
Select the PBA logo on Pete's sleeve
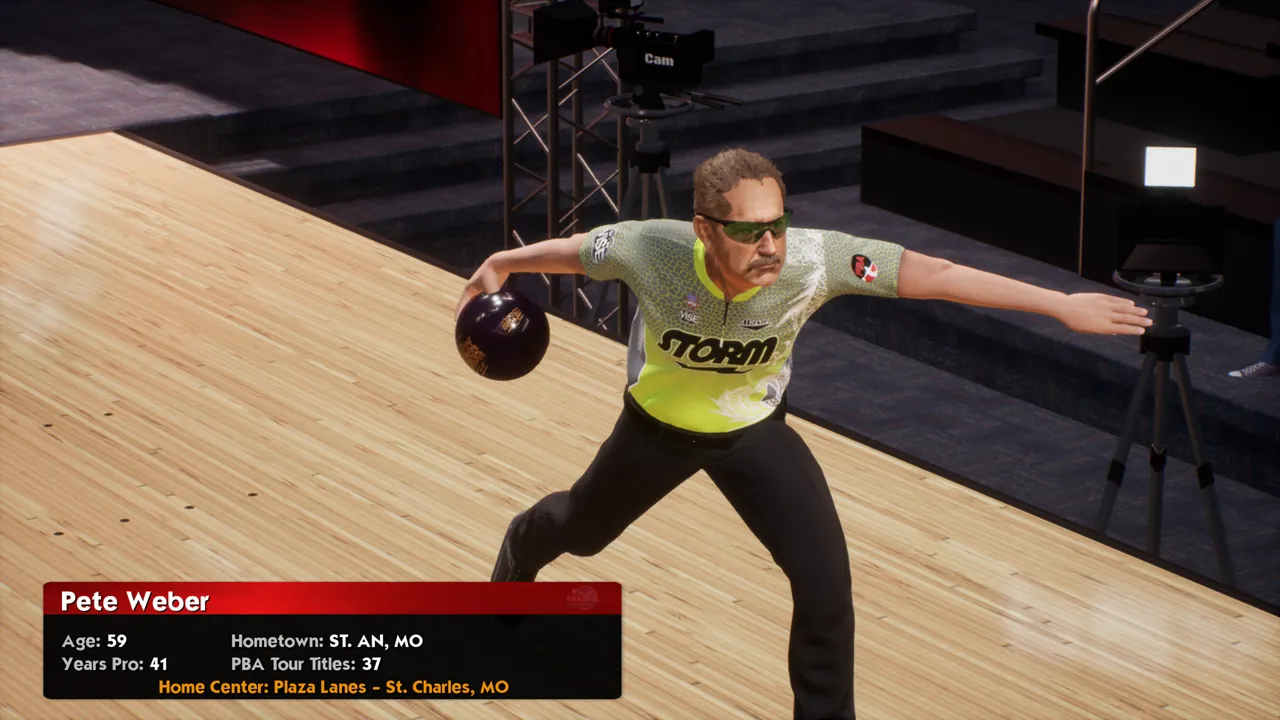pos(864,266)
